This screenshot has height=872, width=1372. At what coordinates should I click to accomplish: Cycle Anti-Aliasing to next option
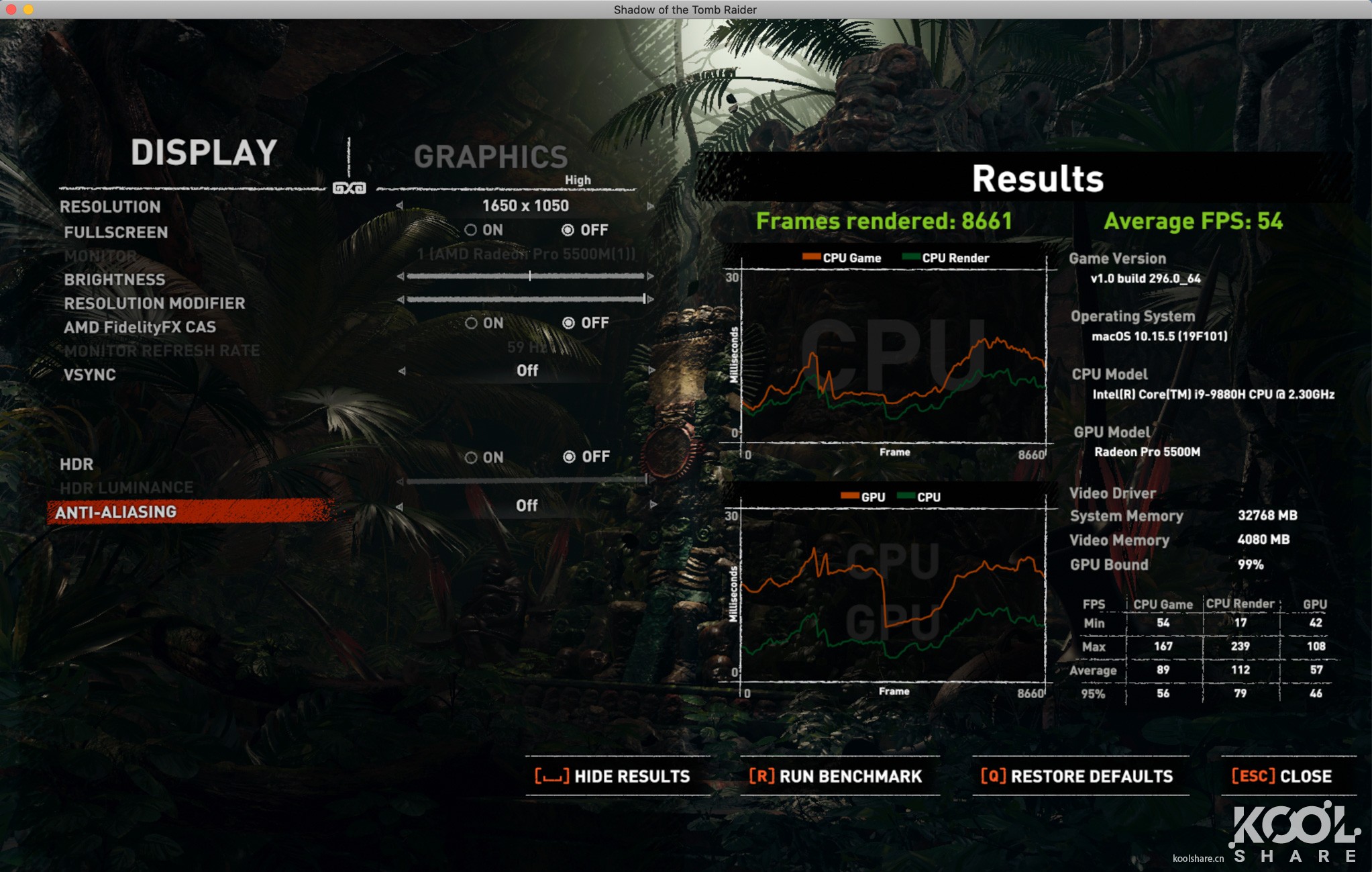(x=653, y=505)
